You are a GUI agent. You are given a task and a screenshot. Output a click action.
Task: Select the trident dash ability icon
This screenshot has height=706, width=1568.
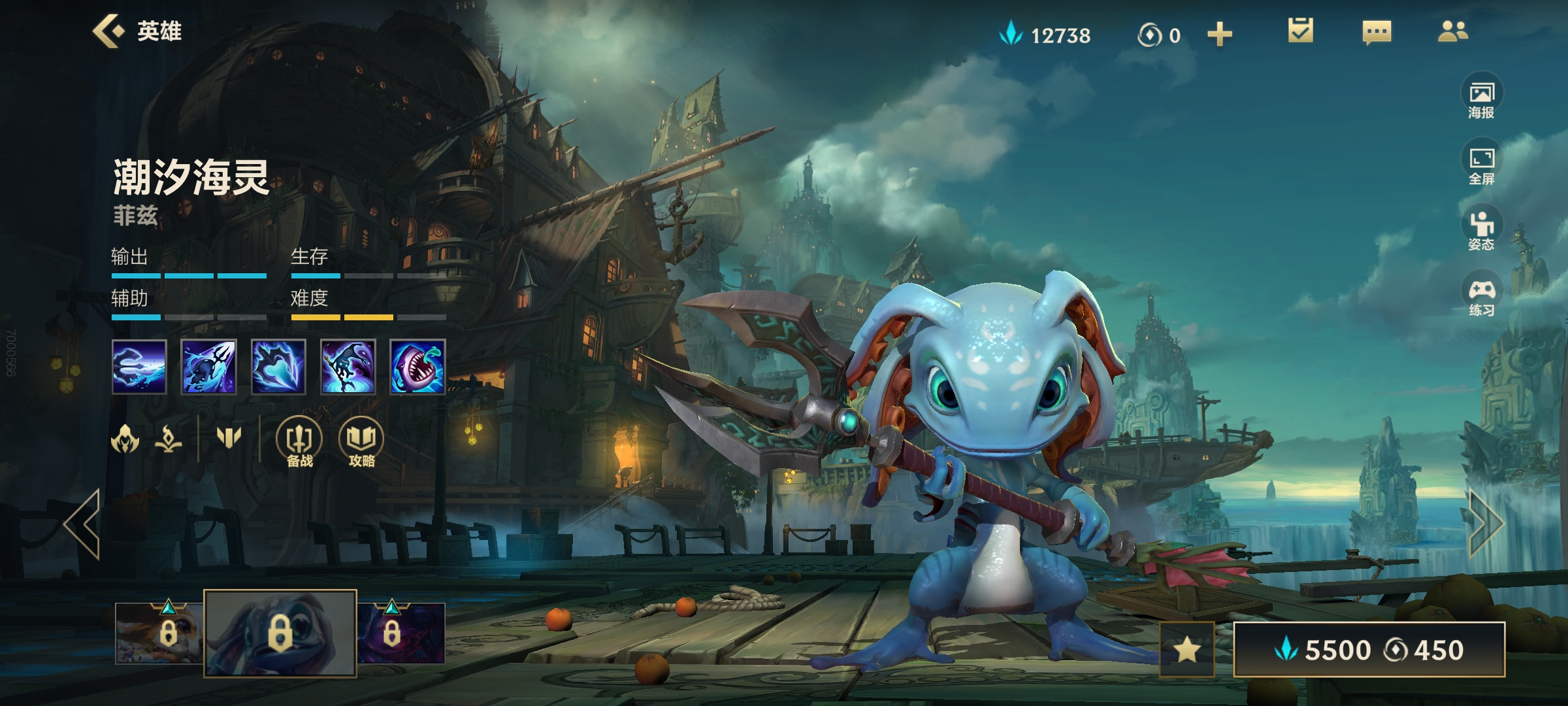pyautogui.click(x=139, y=367)
